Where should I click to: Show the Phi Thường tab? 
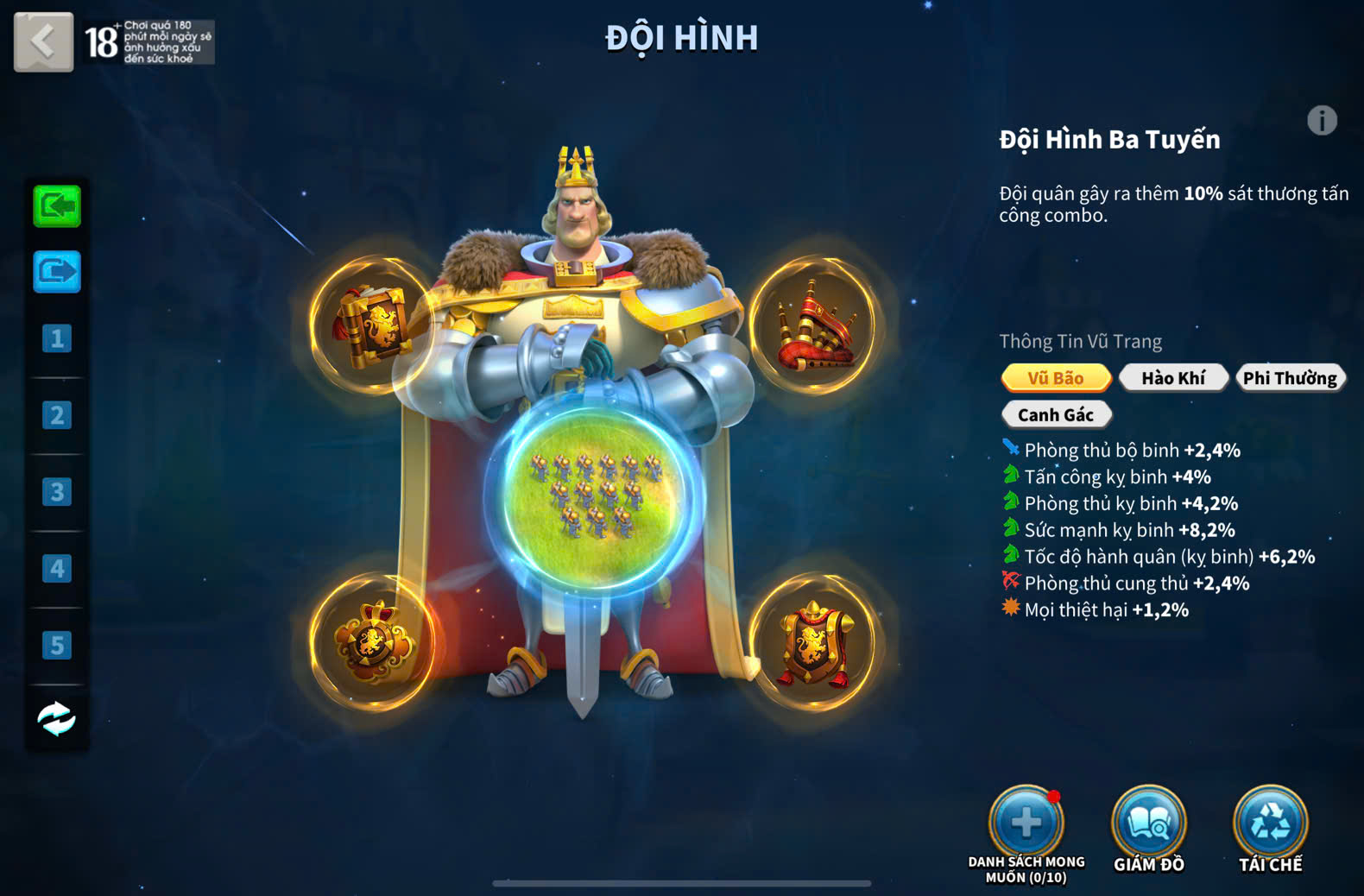pyautogui.click(x=1290, y=378)
